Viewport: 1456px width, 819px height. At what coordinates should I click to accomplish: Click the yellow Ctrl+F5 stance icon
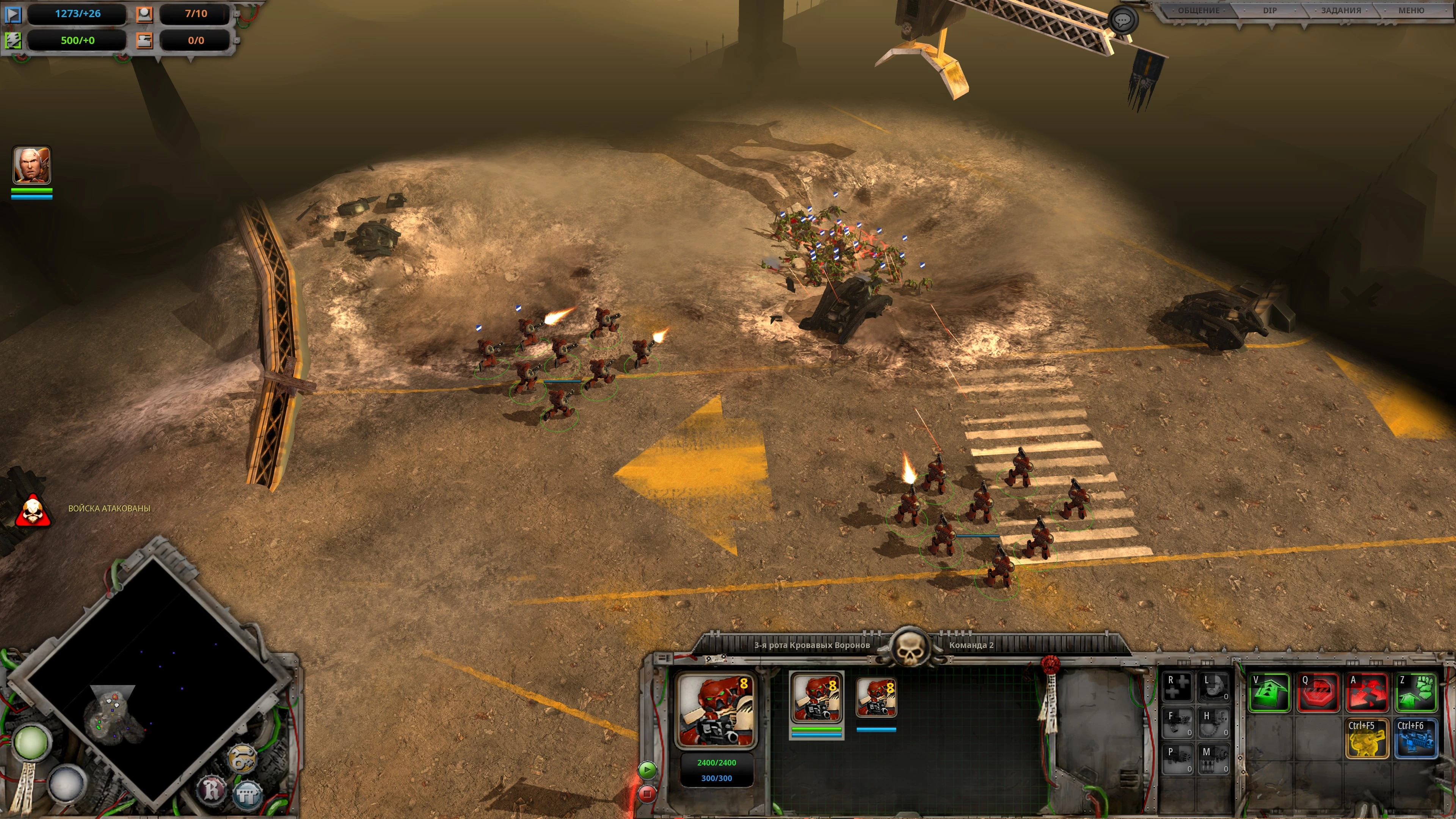click(x=1367, y=737)
